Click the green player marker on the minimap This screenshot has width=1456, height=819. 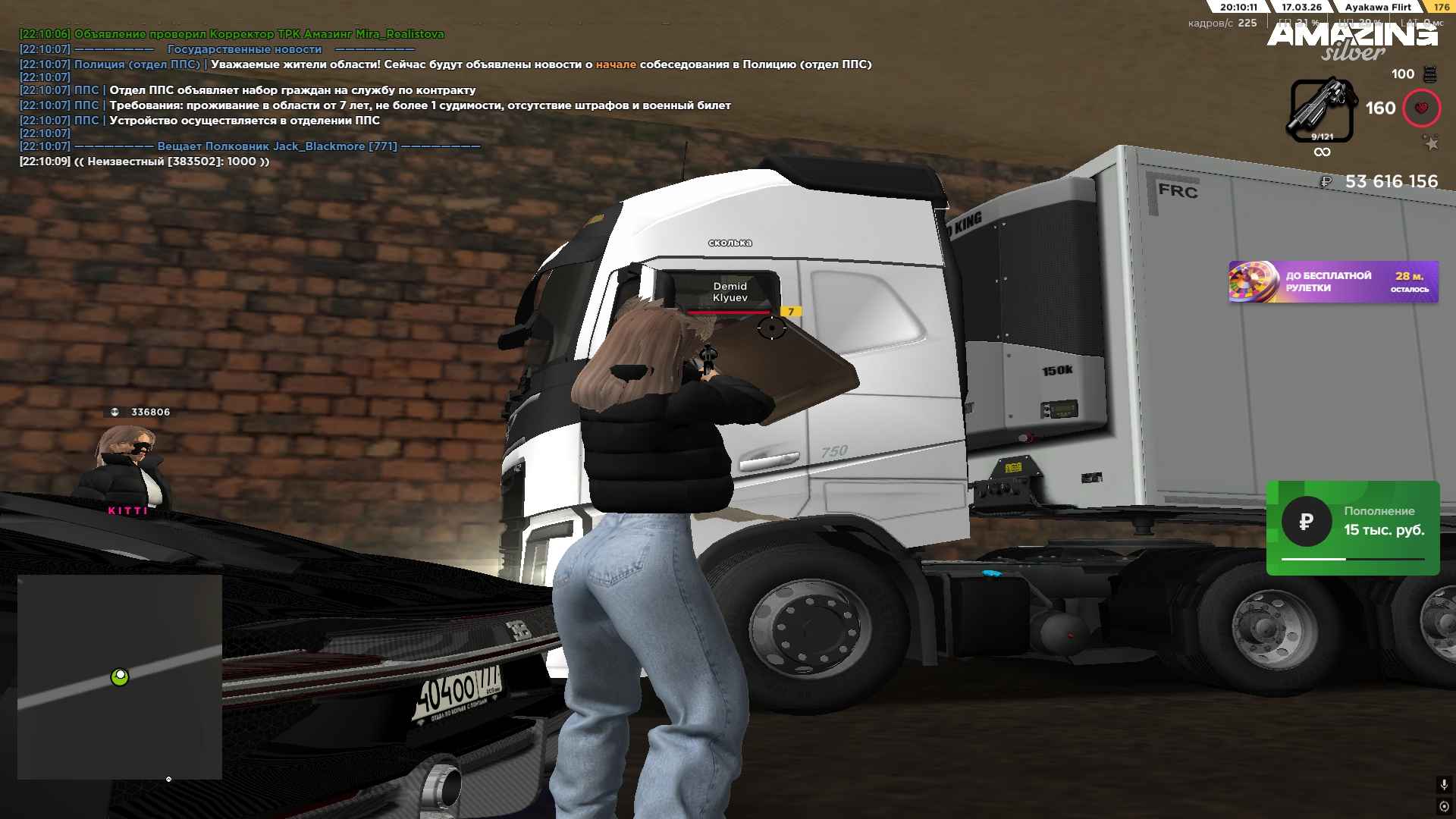(120, 676)
